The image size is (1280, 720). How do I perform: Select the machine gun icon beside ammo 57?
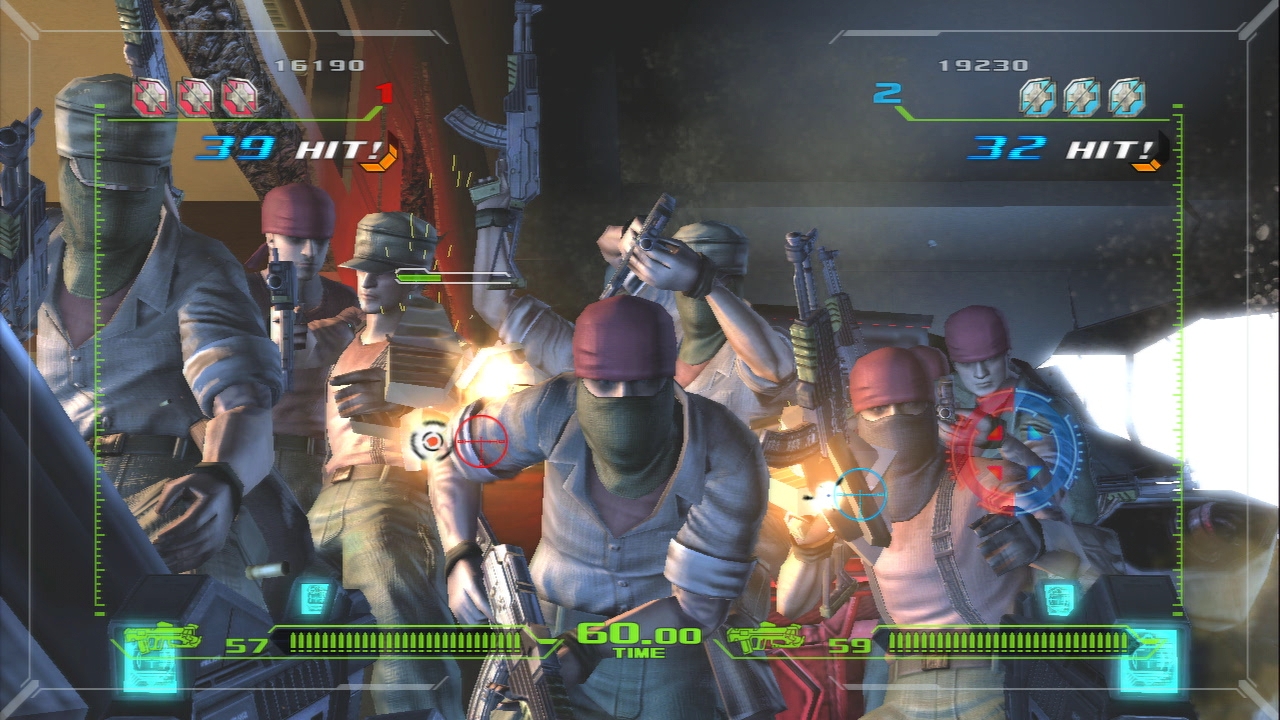(162, 638)
